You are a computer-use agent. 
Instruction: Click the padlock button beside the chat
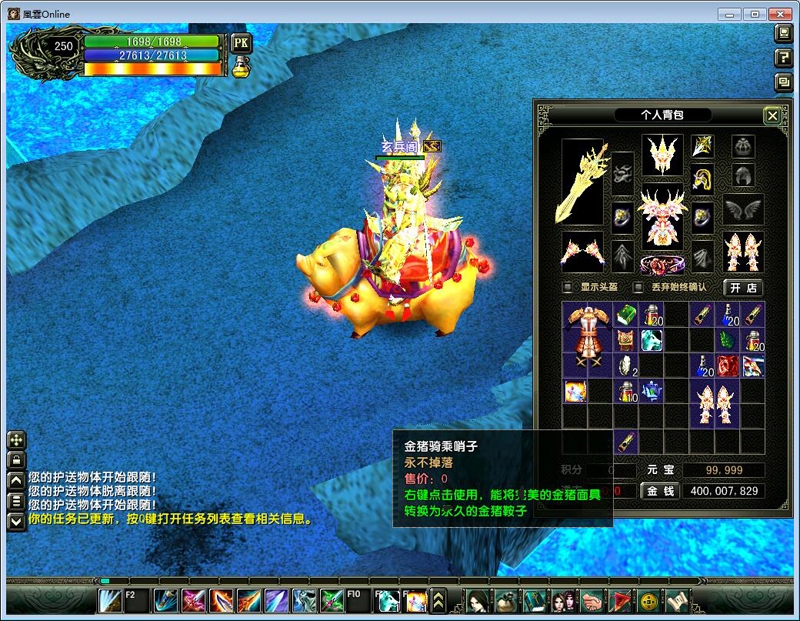[16, 460]
